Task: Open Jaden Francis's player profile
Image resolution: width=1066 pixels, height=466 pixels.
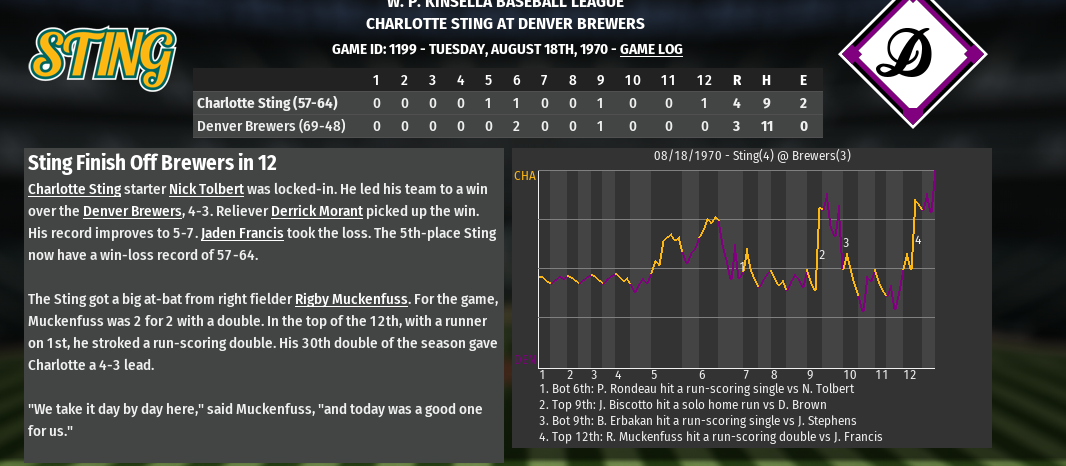Action: click(x=242, y=233)
